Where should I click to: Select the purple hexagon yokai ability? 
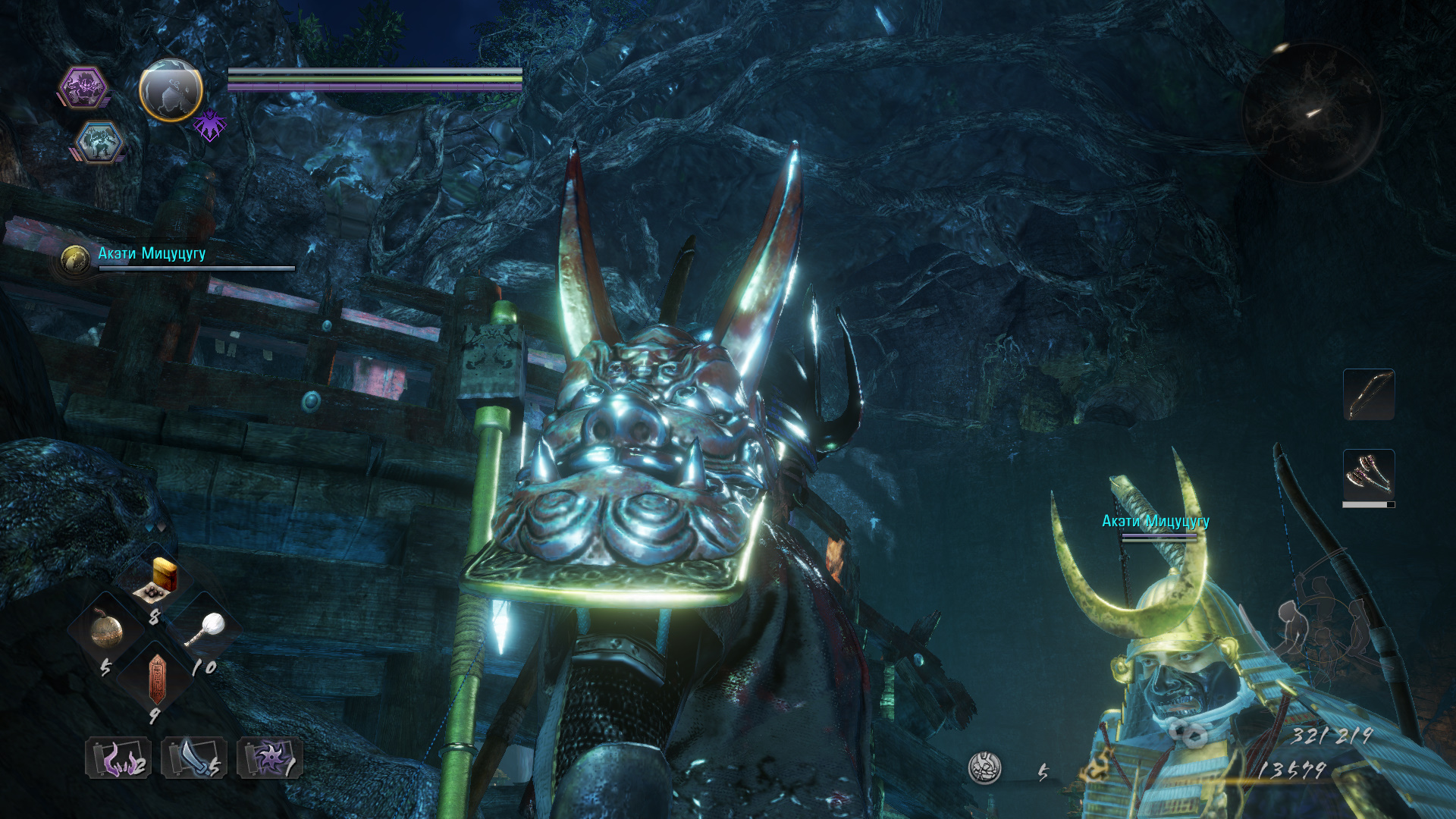point(83,87)
